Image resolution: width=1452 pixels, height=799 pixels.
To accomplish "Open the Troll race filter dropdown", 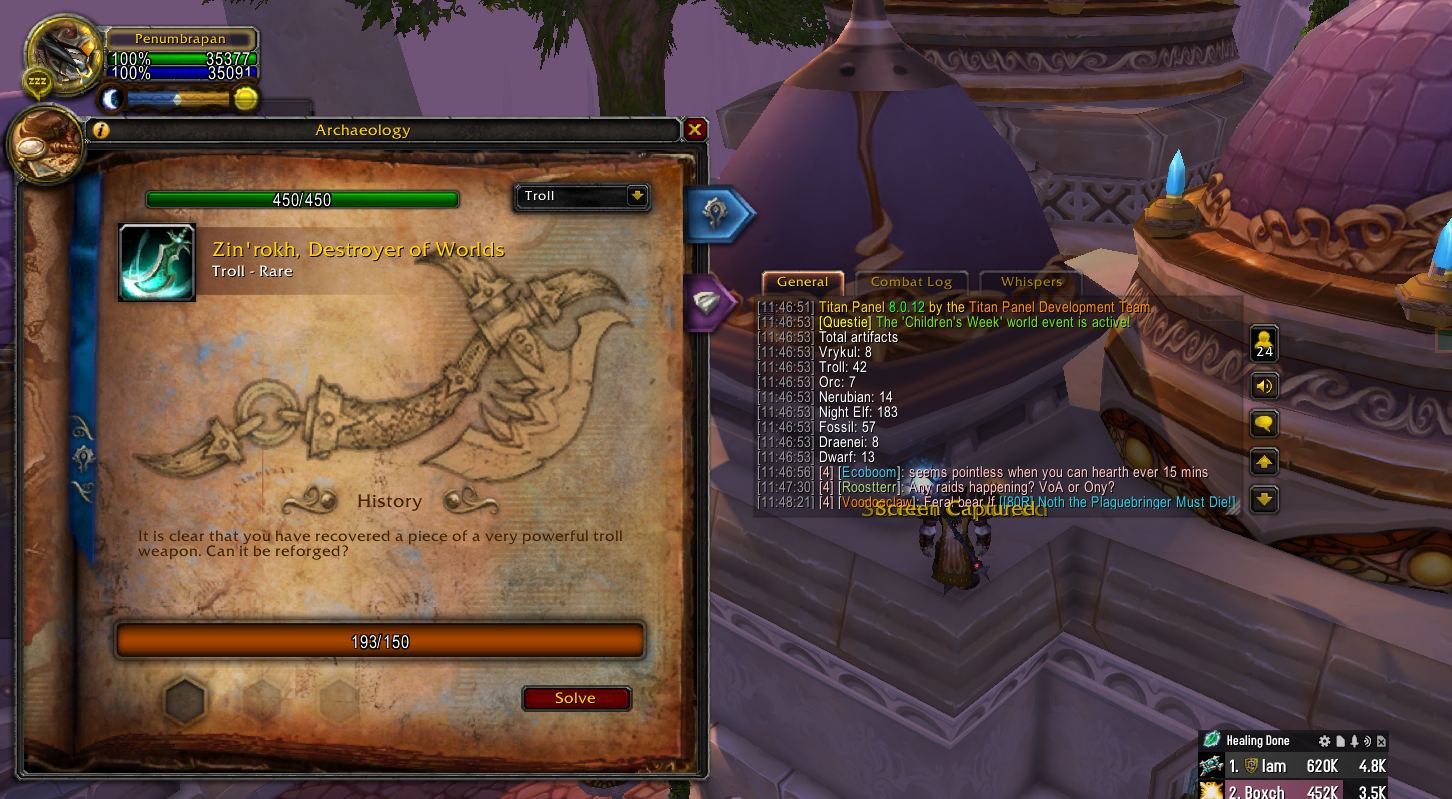I will tap(580, 196).
